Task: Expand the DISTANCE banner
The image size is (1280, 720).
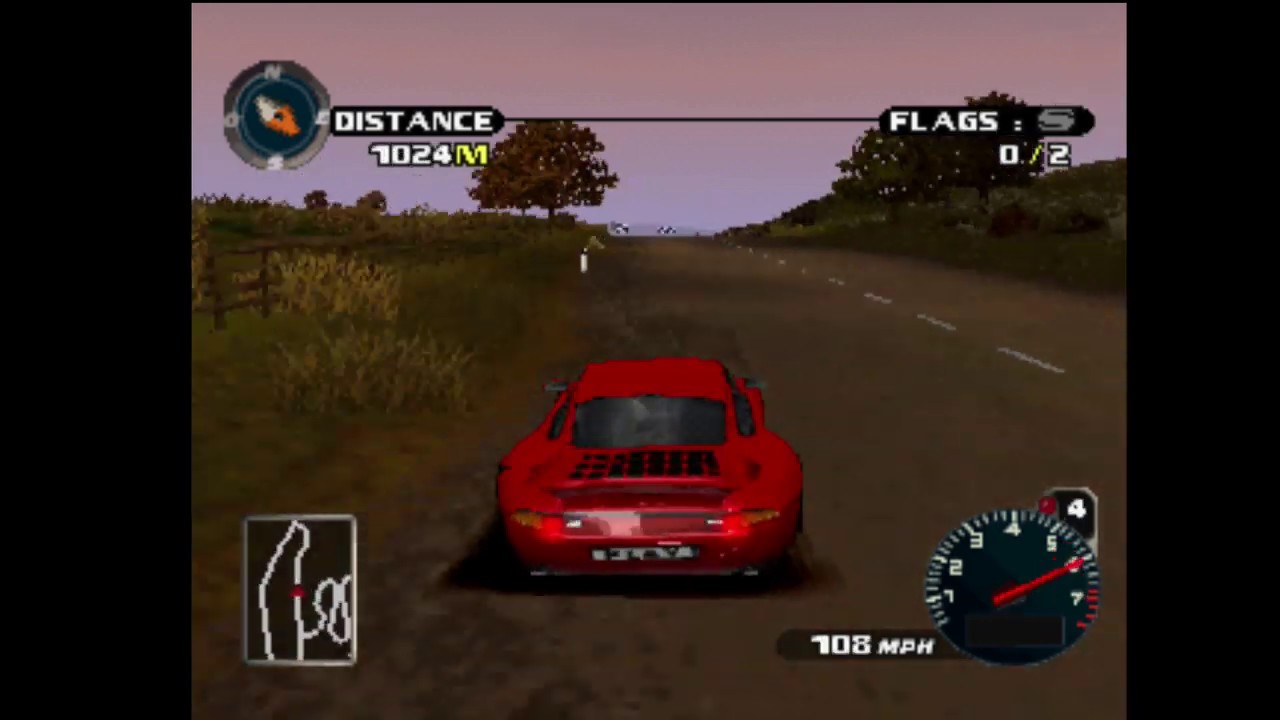Action: 416,121
